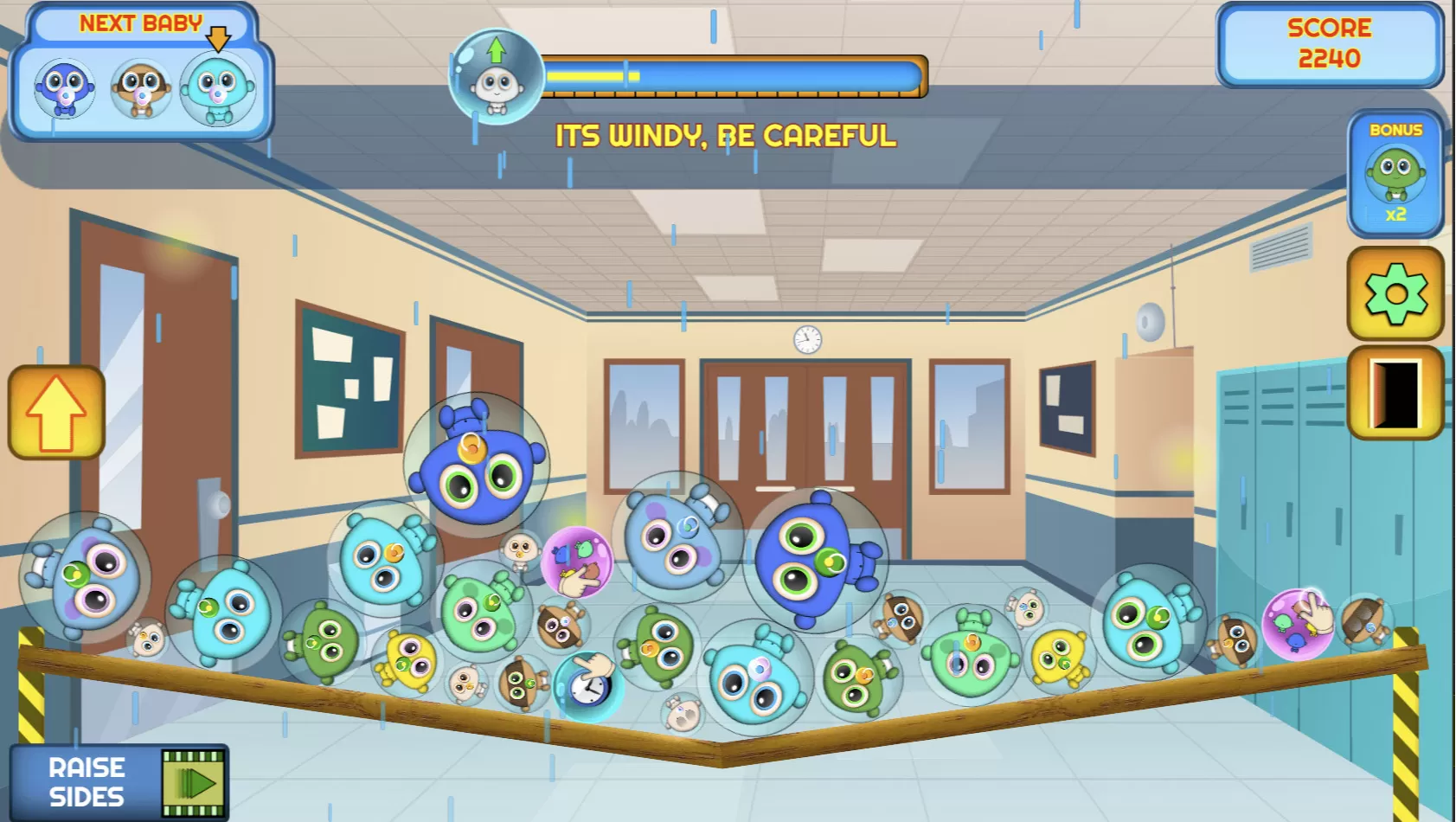Screen dimensions: 1456x822
Task: Select the NEXT BABY panel header
Action: 139,22
